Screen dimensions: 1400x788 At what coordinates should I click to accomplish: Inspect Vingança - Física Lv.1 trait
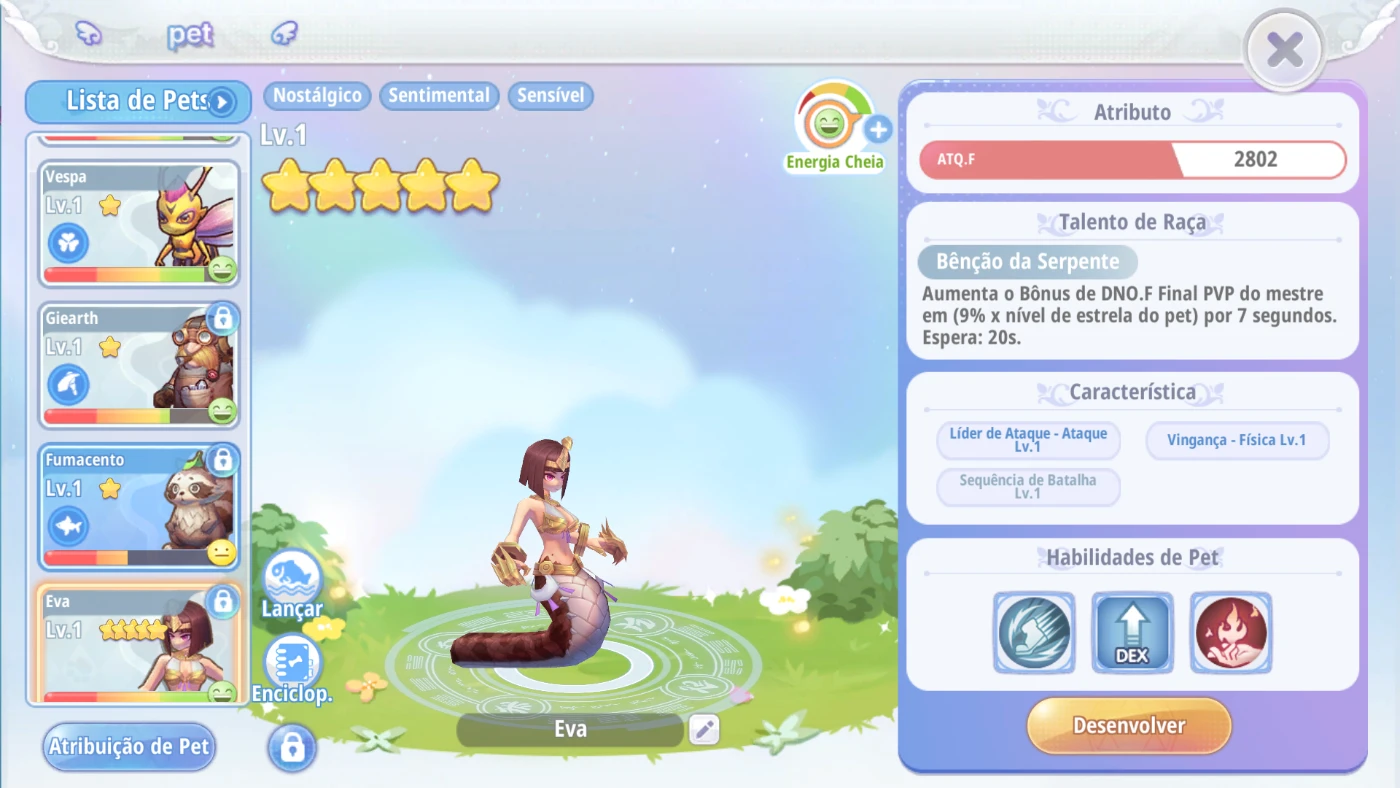pyautogui.click(x=1237, y=441)
